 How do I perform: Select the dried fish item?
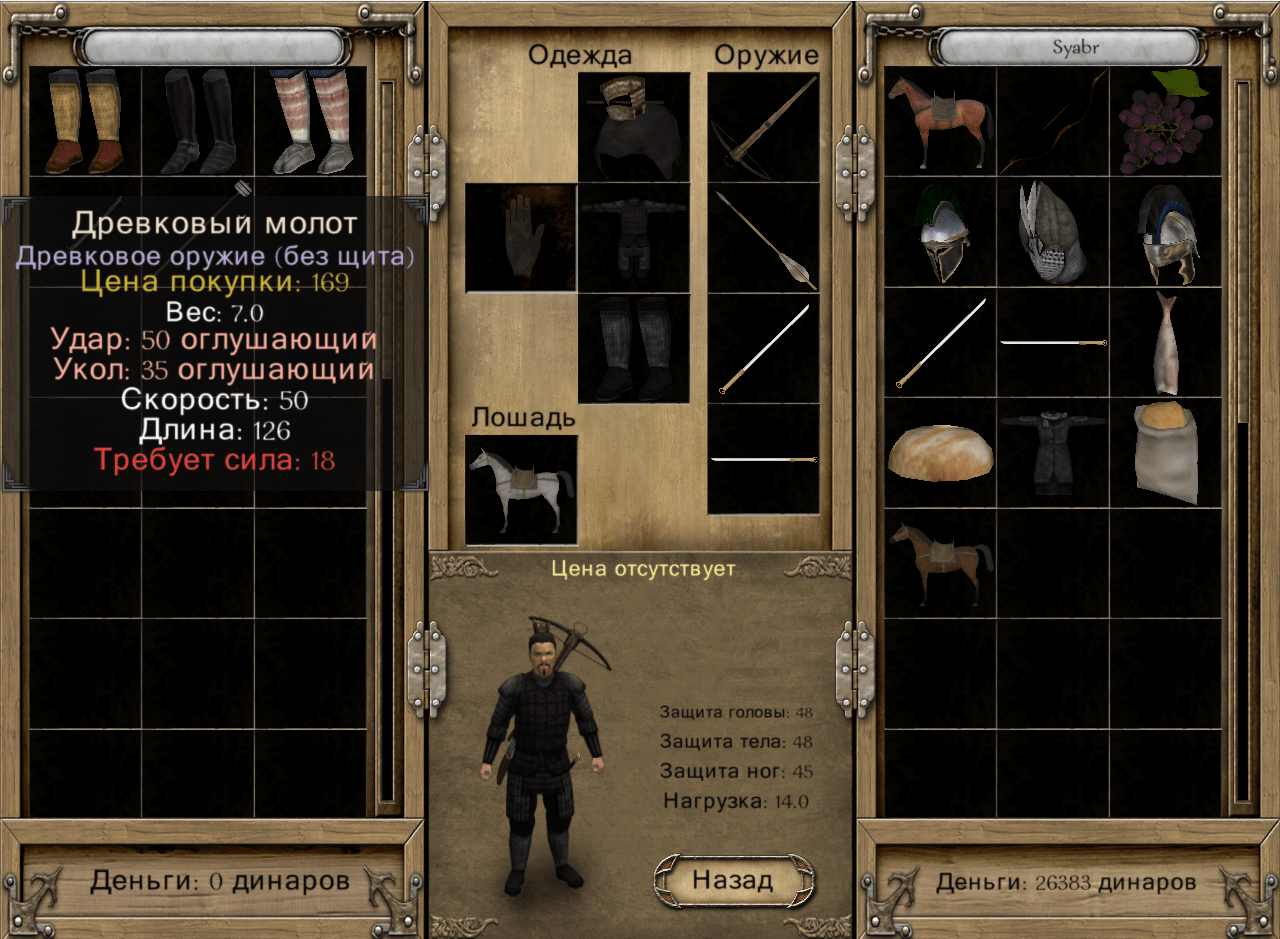(1166, 342)
